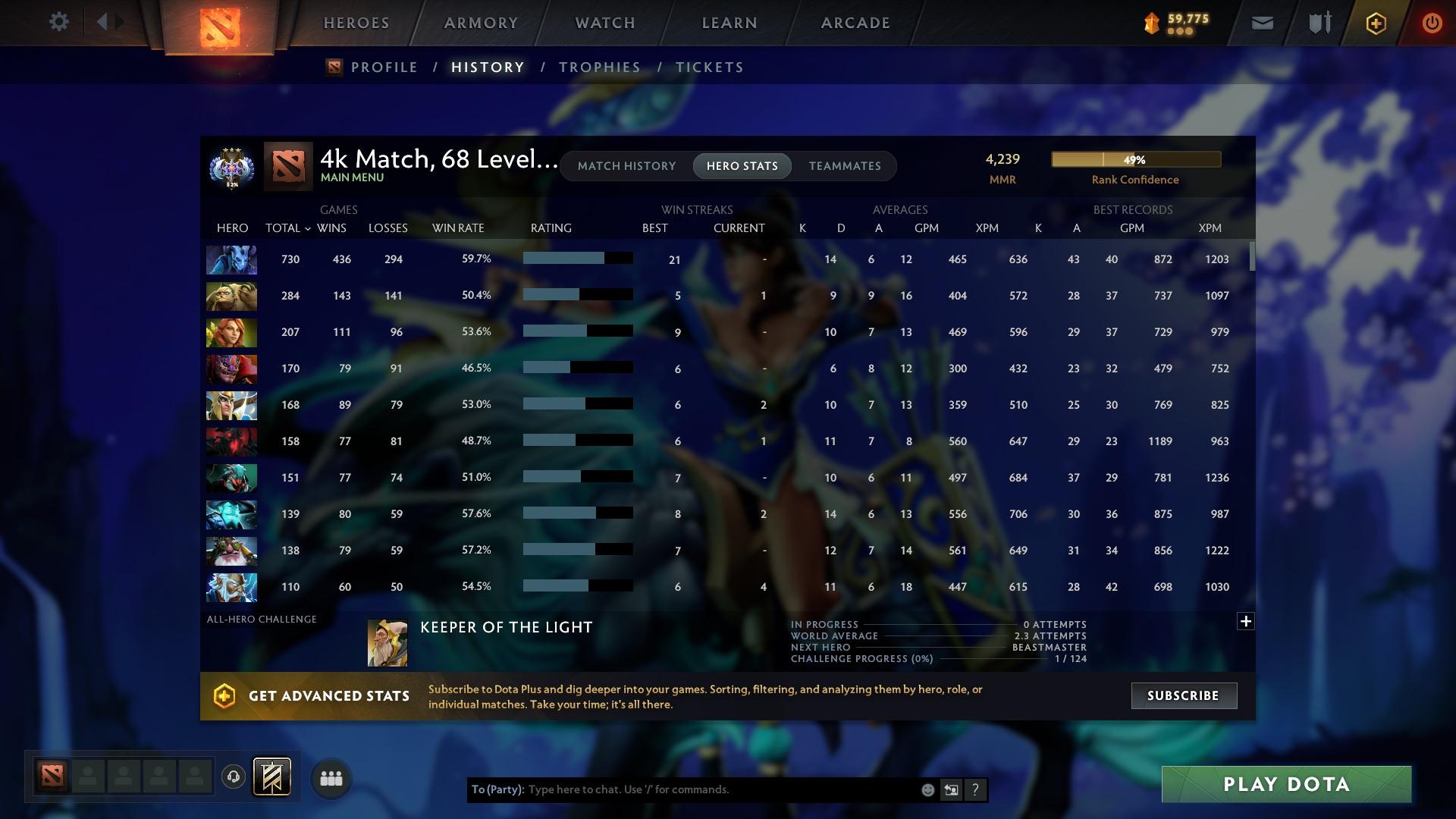Click the Rank Confidence progress bar
This screenshot has height=819, width=1456.
click(x=1135, y=159)
